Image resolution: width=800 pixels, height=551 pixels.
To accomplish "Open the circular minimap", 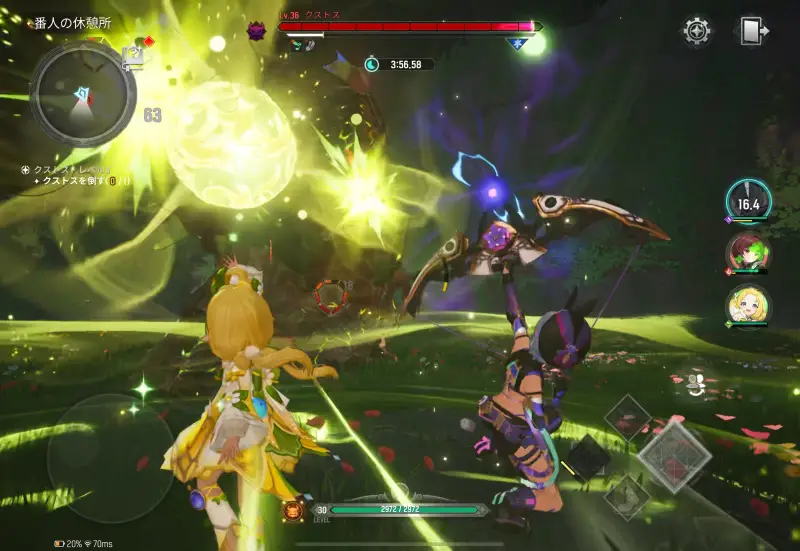I will click(x=82, y=93).
